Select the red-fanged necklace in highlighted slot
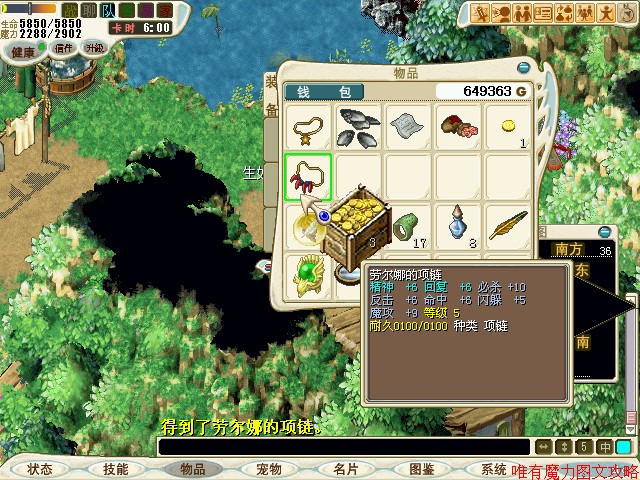 point(309,177)
